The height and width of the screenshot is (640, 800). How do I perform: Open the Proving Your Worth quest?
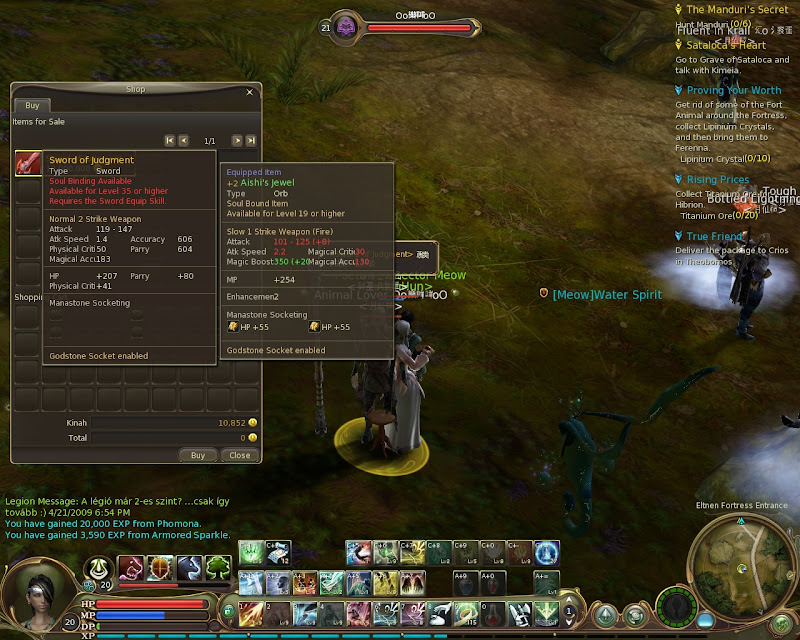coord(733,91)
